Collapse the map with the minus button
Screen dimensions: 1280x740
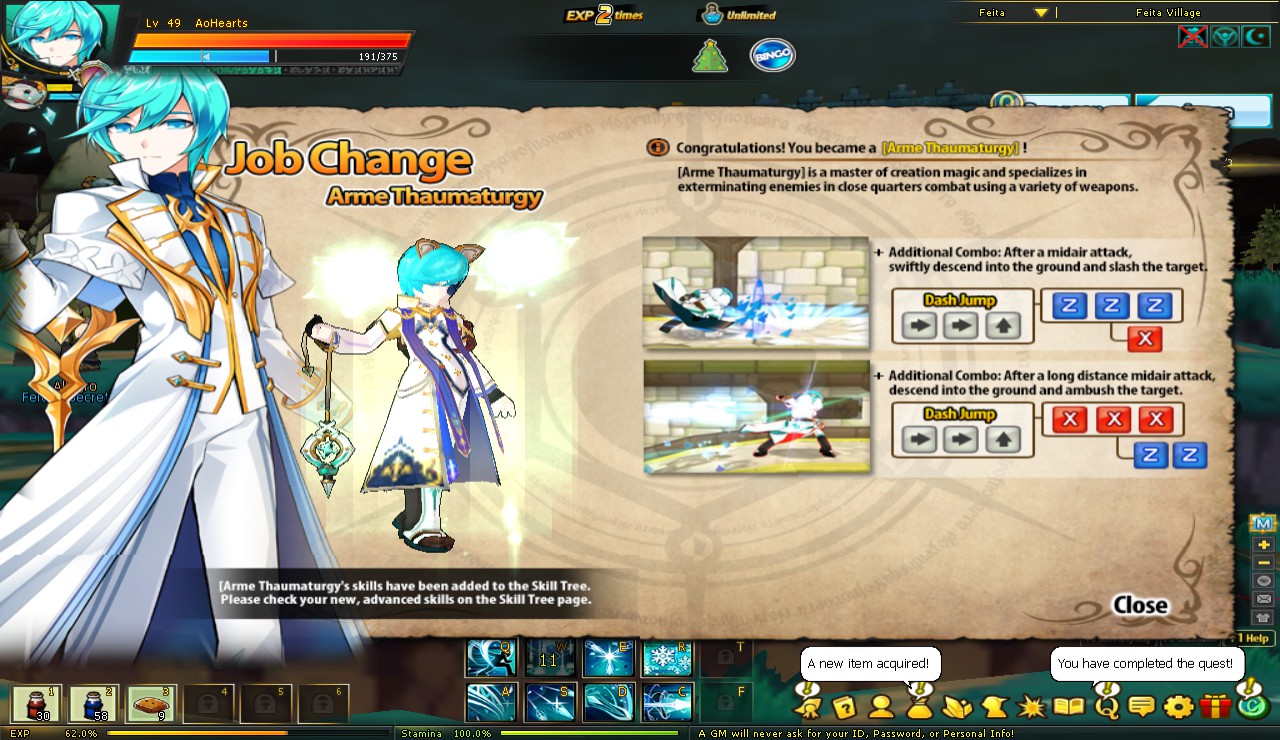tap(1262, 562)
